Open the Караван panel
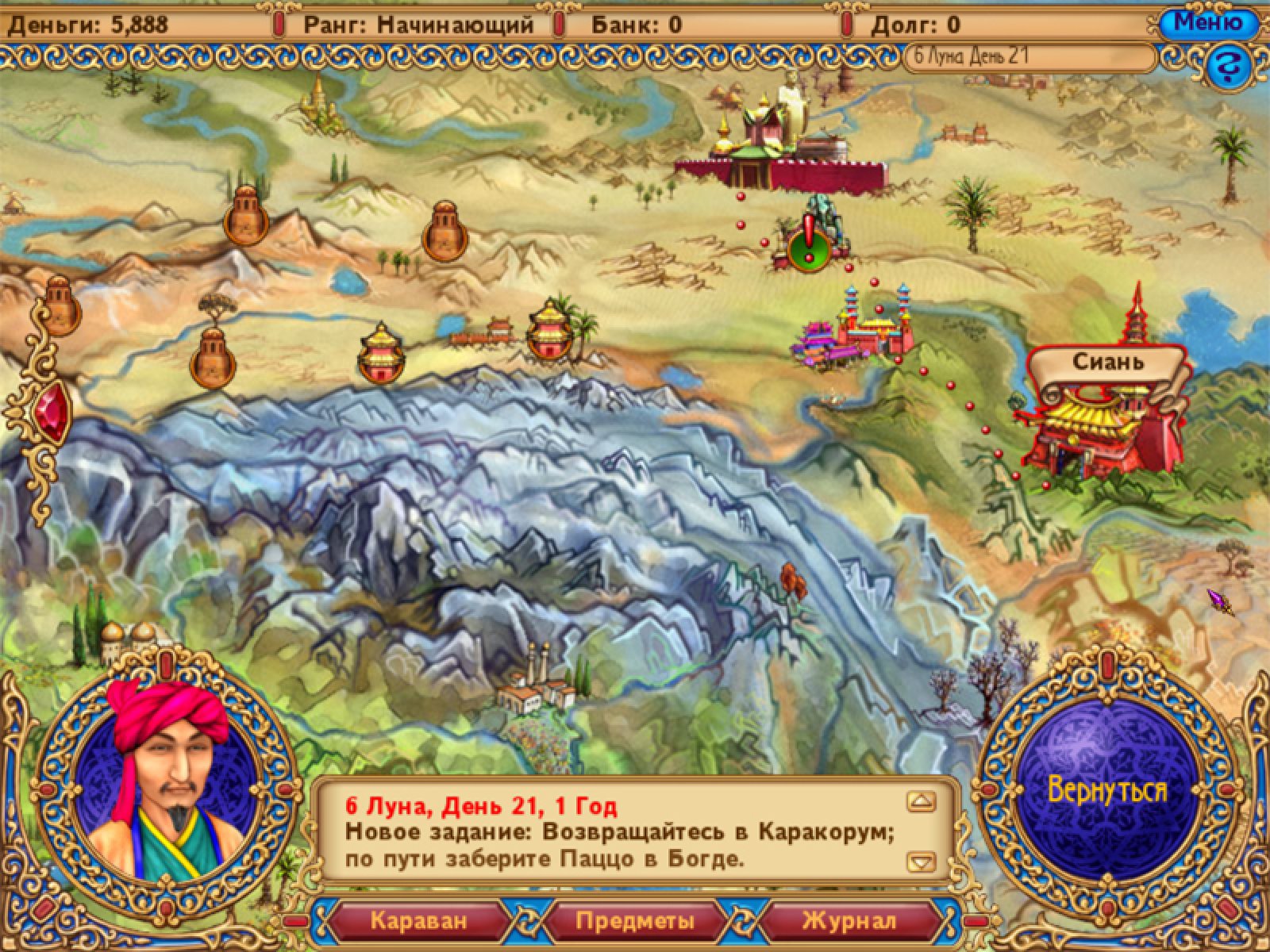 [x=418, y=921]
